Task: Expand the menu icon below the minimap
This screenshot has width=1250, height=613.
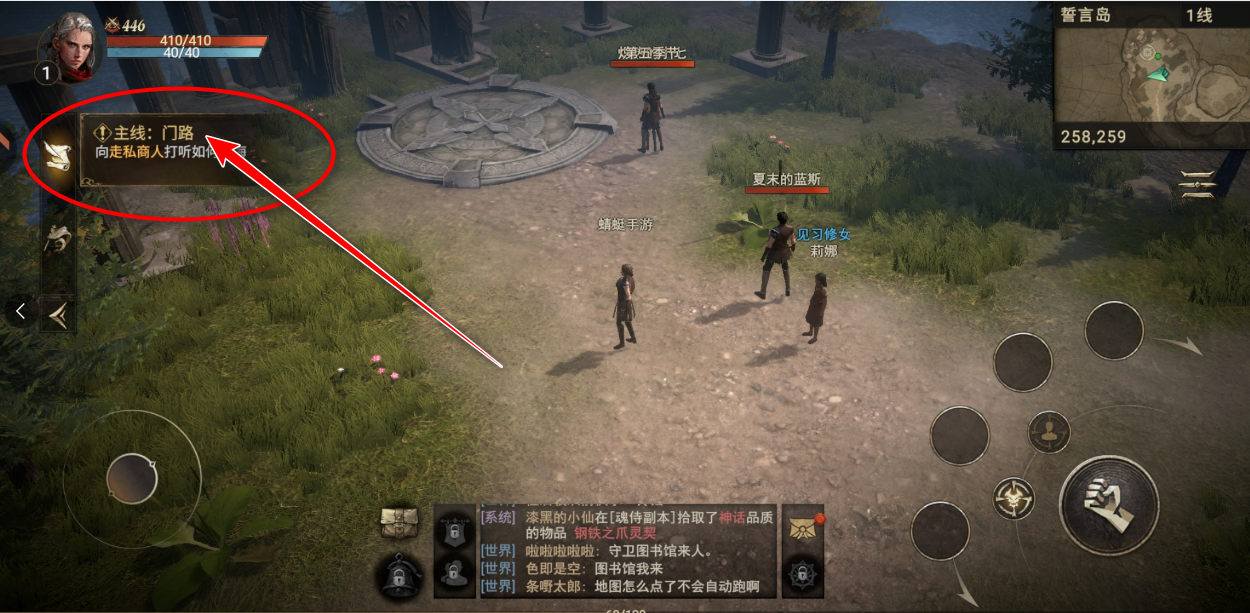Action: coord(1197,185)
